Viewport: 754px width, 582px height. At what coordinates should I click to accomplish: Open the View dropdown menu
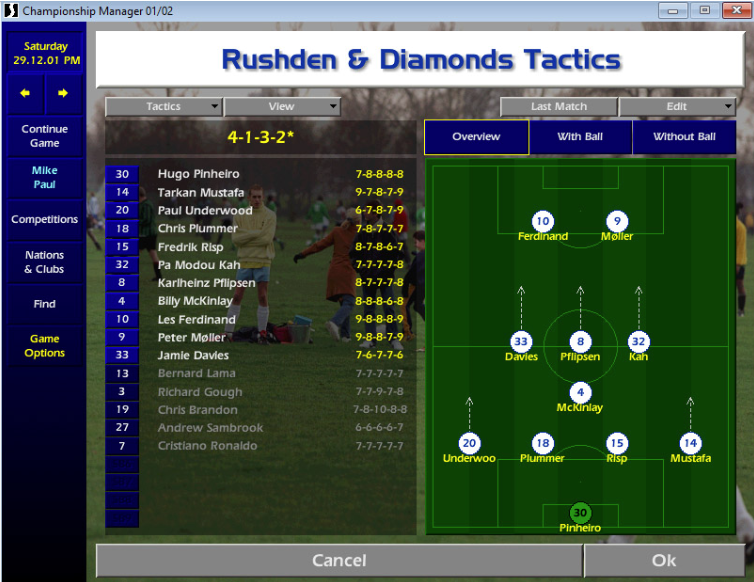click(282, 107)
